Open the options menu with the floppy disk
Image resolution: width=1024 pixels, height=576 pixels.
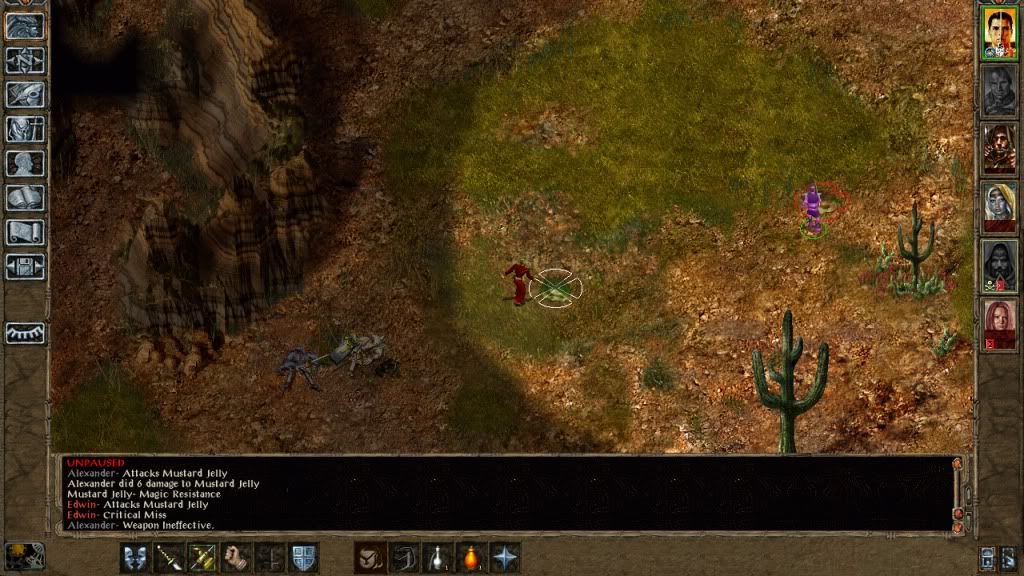pyautogui.click(x=25, y=267)
